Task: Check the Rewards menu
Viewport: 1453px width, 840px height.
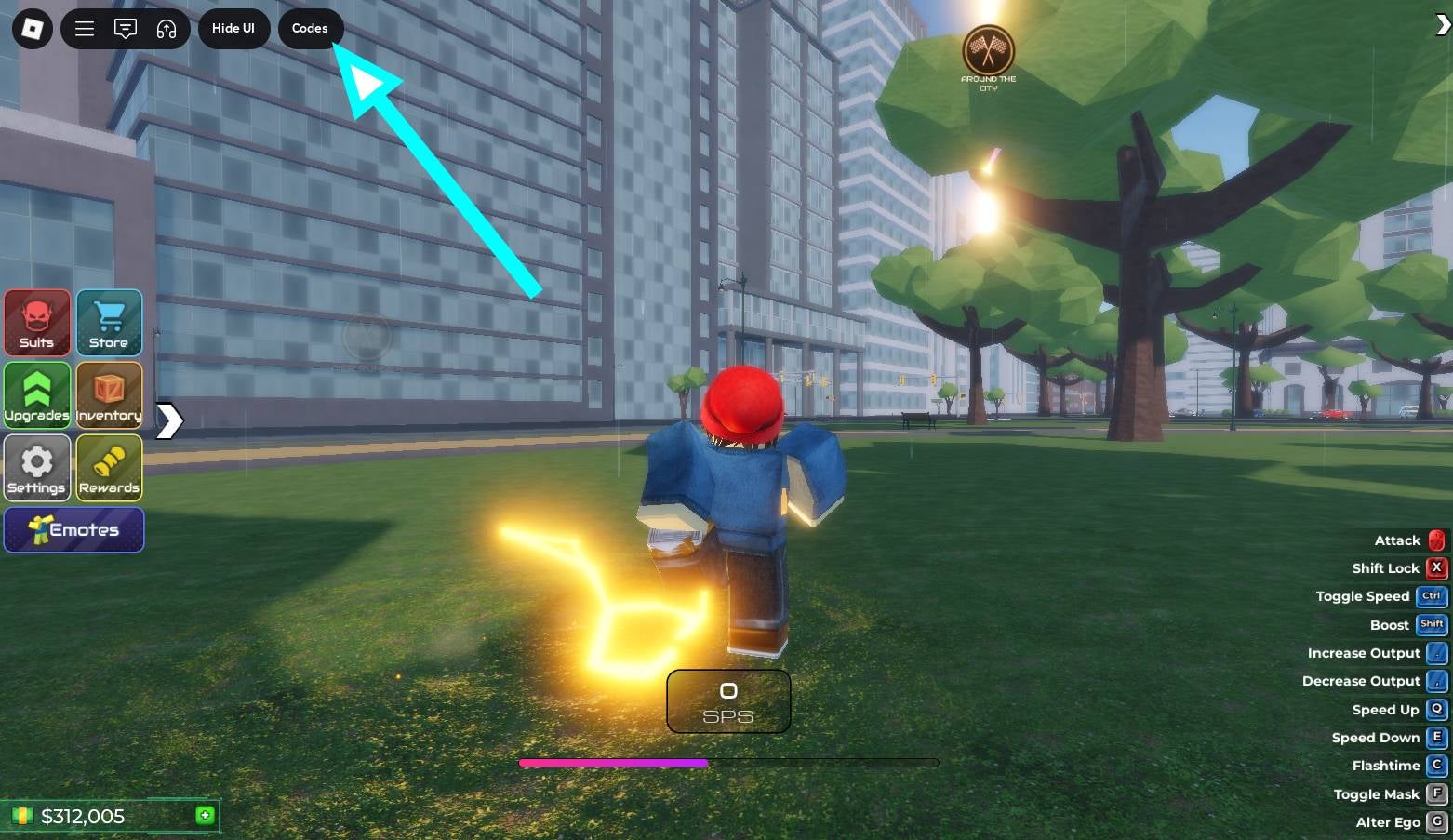Action: tap(109, 467)
